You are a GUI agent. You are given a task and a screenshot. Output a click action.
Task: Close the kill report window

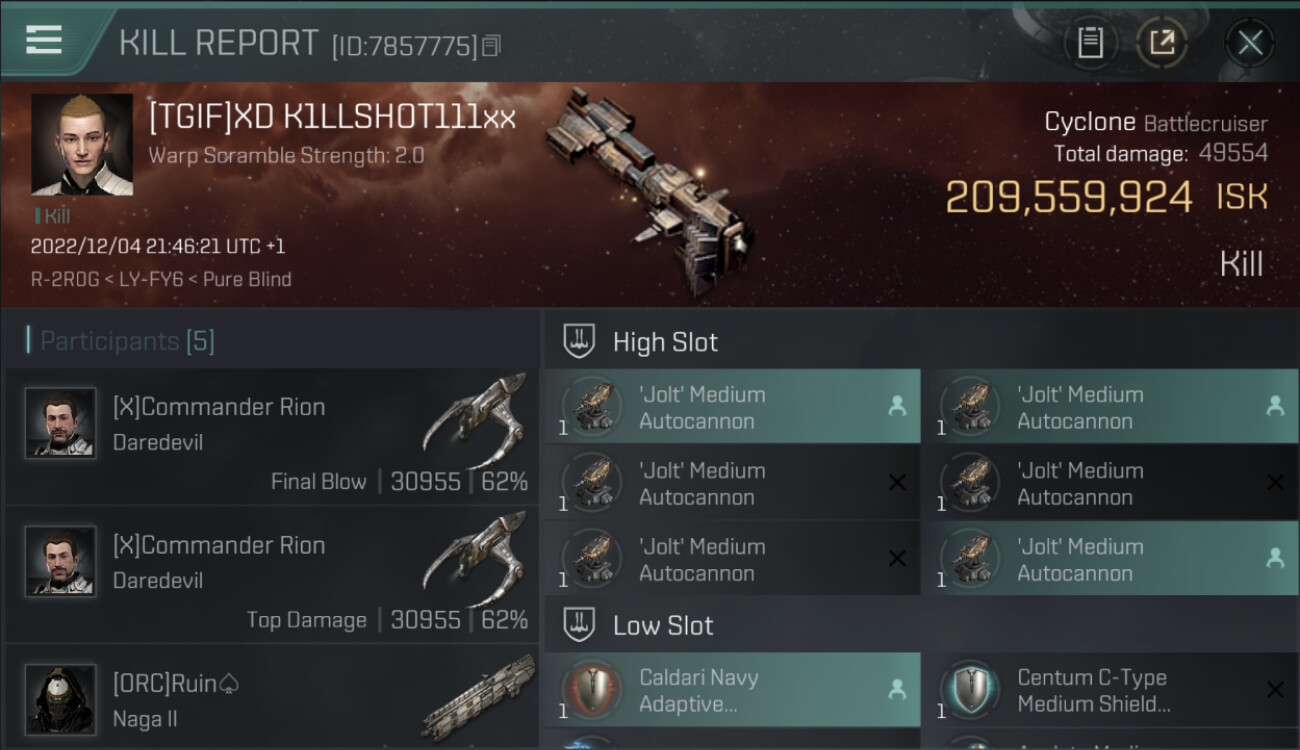(1249, 42)
